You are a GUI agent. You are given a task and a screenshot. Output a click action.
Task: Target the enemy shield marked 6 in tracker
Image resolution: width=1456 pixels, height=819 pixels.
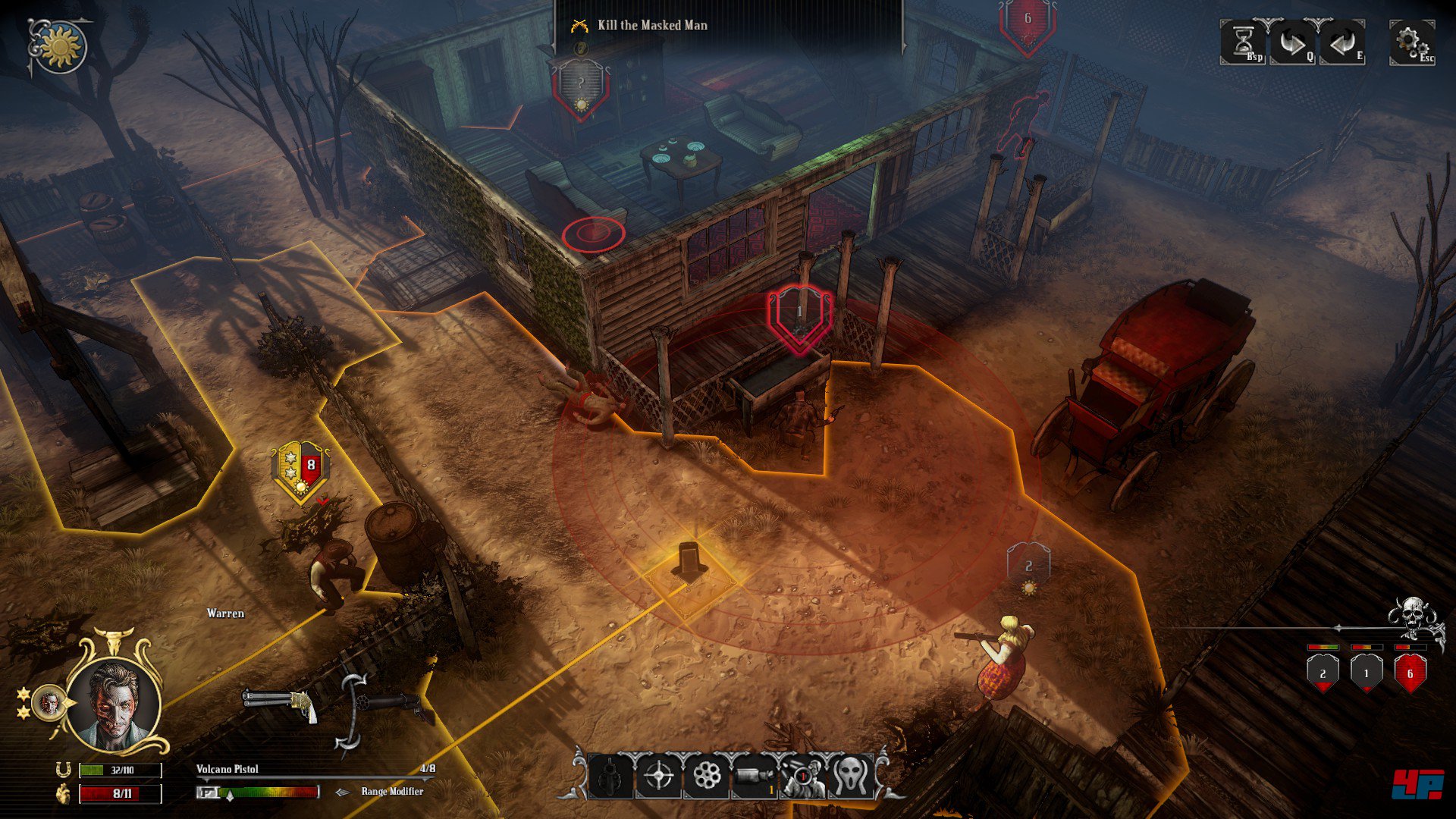point(1410,673)
